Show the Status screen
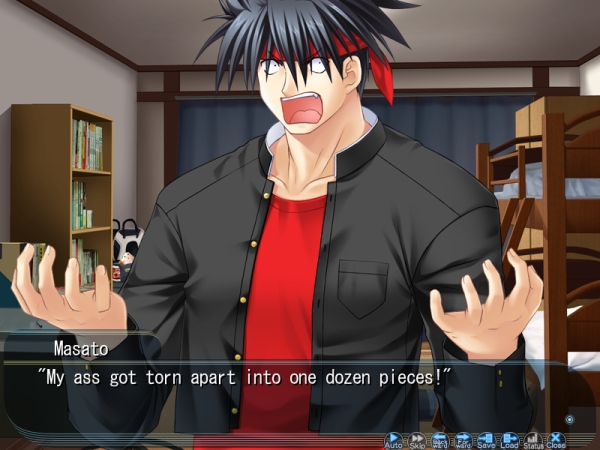 (x=533, y=439)
